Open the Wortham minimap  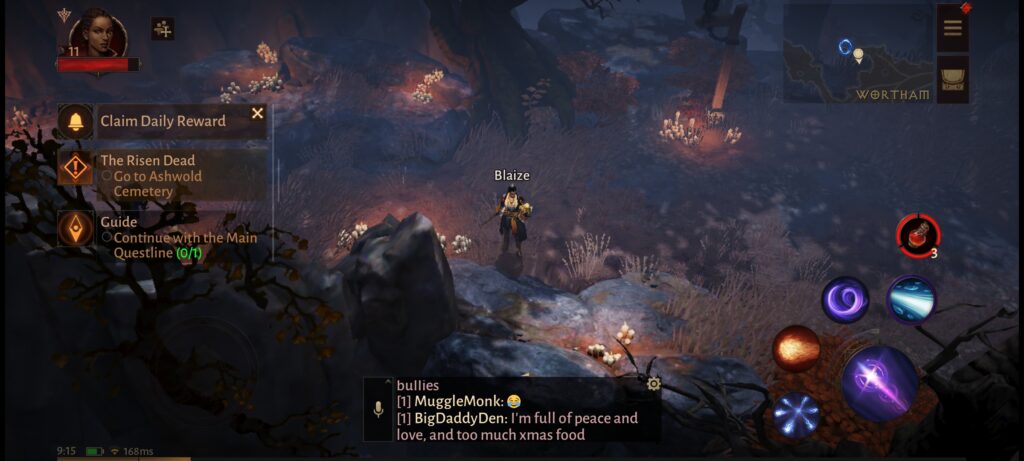click(x=857, y=54)
